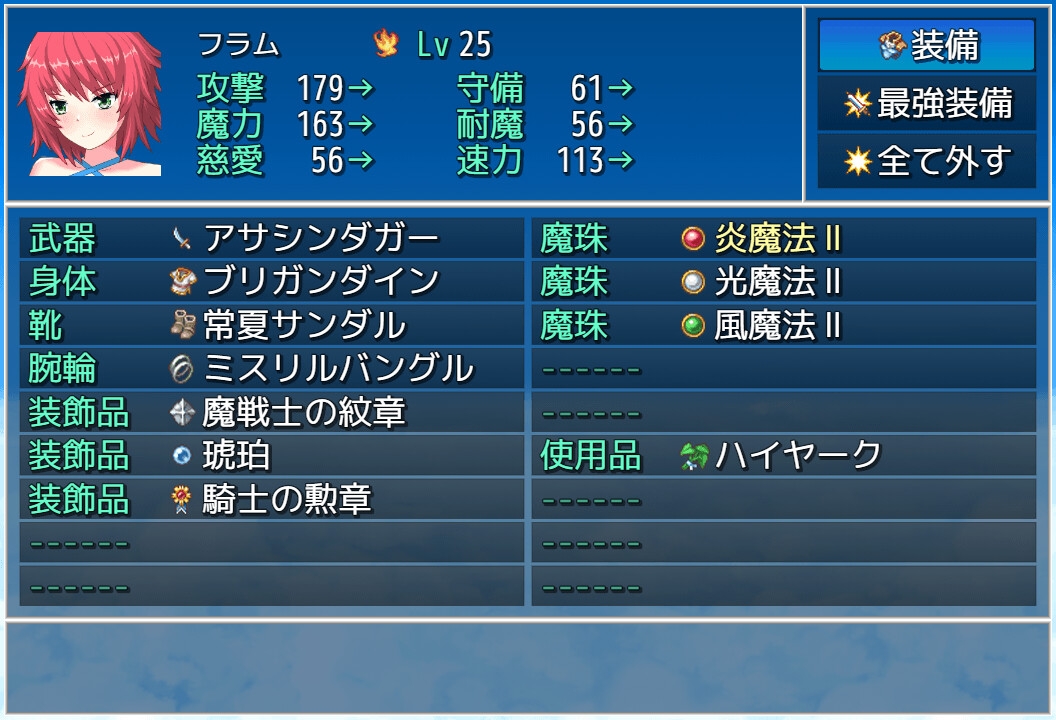This screenshot has height=720, width=1056.
Task: Choose the 常夏サンダル boots slot
Action: point(271,326)
